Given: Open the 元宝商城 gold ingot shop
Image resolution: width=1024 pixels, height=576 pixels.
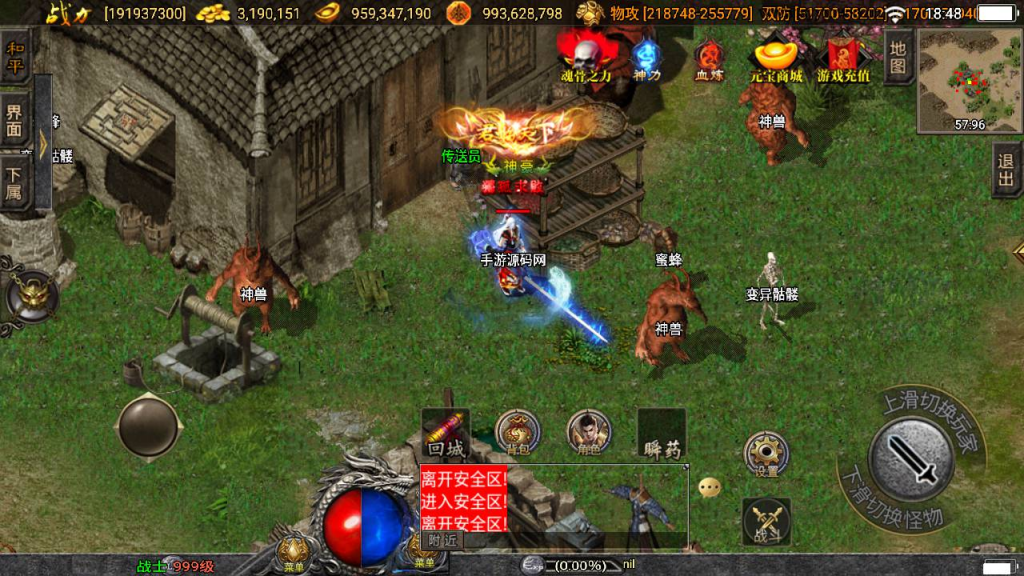Looking at the screenshot, I should [x=776, y=58].
